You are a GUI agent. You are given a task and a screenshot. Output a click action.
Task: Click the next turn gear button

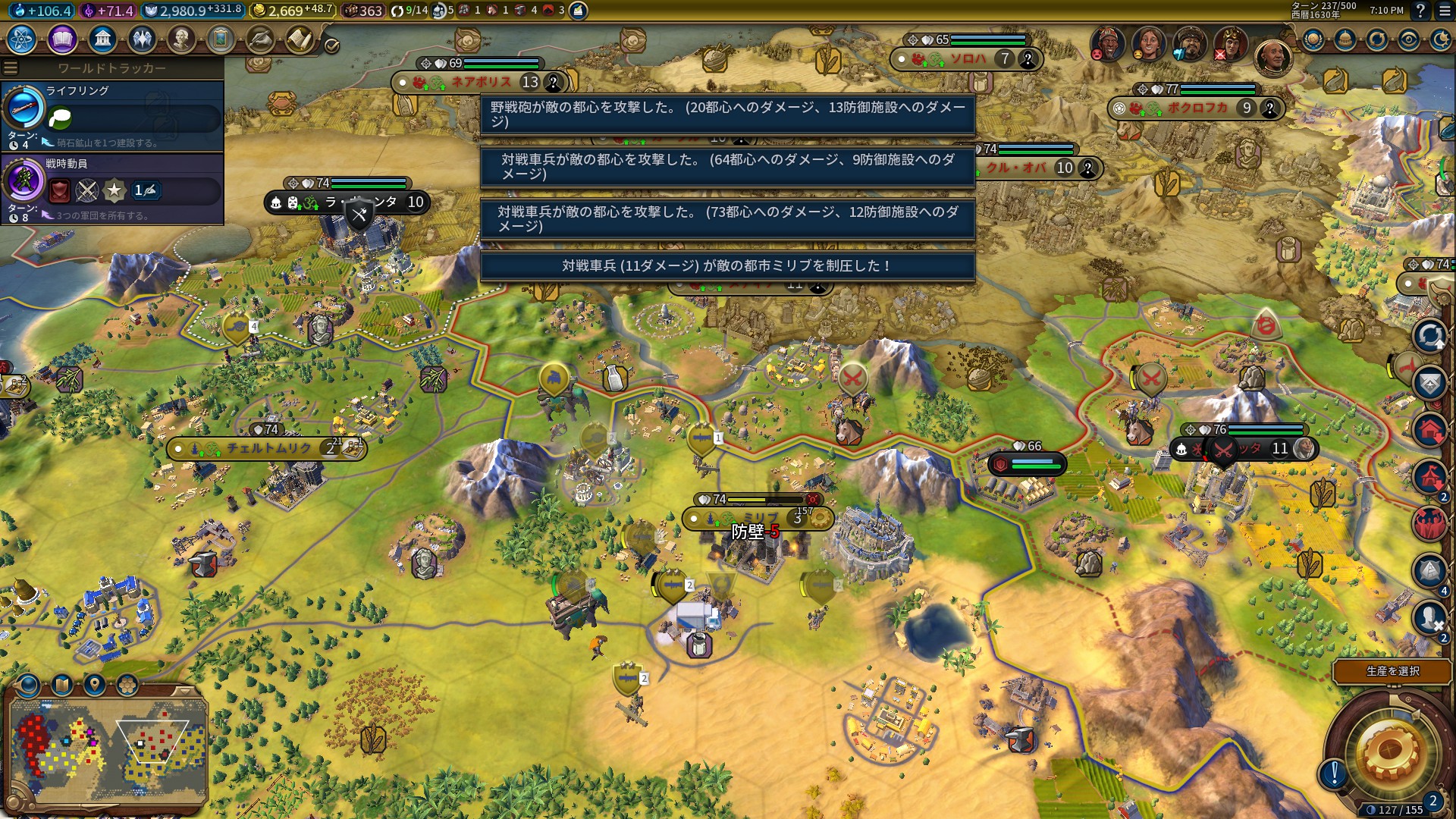point(1389,752)
